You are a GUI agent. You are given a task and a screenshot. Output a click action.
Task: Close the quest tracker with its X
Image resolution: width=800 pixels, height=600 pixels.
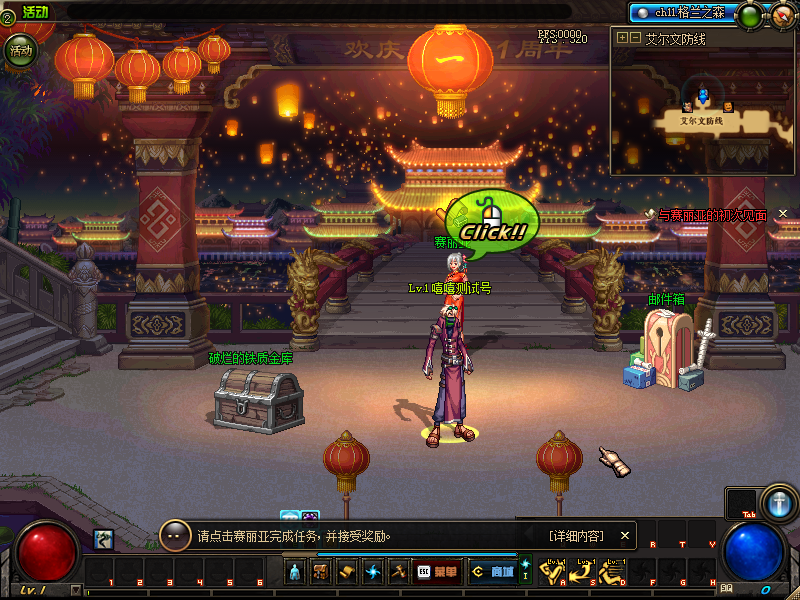(783, 213)
